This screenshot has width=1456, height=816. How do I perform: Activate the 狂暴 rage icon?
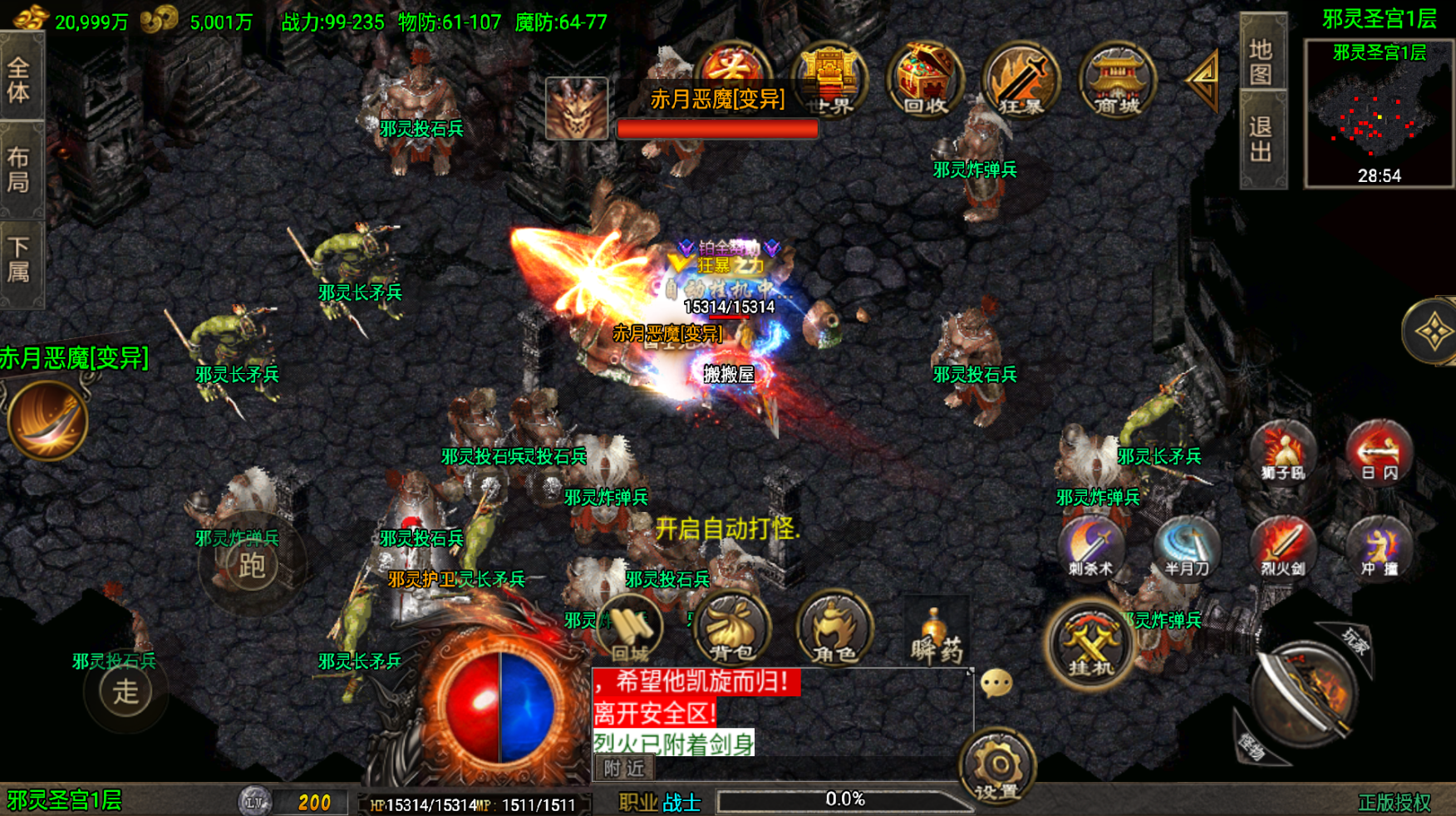(x=1020, y=80)
